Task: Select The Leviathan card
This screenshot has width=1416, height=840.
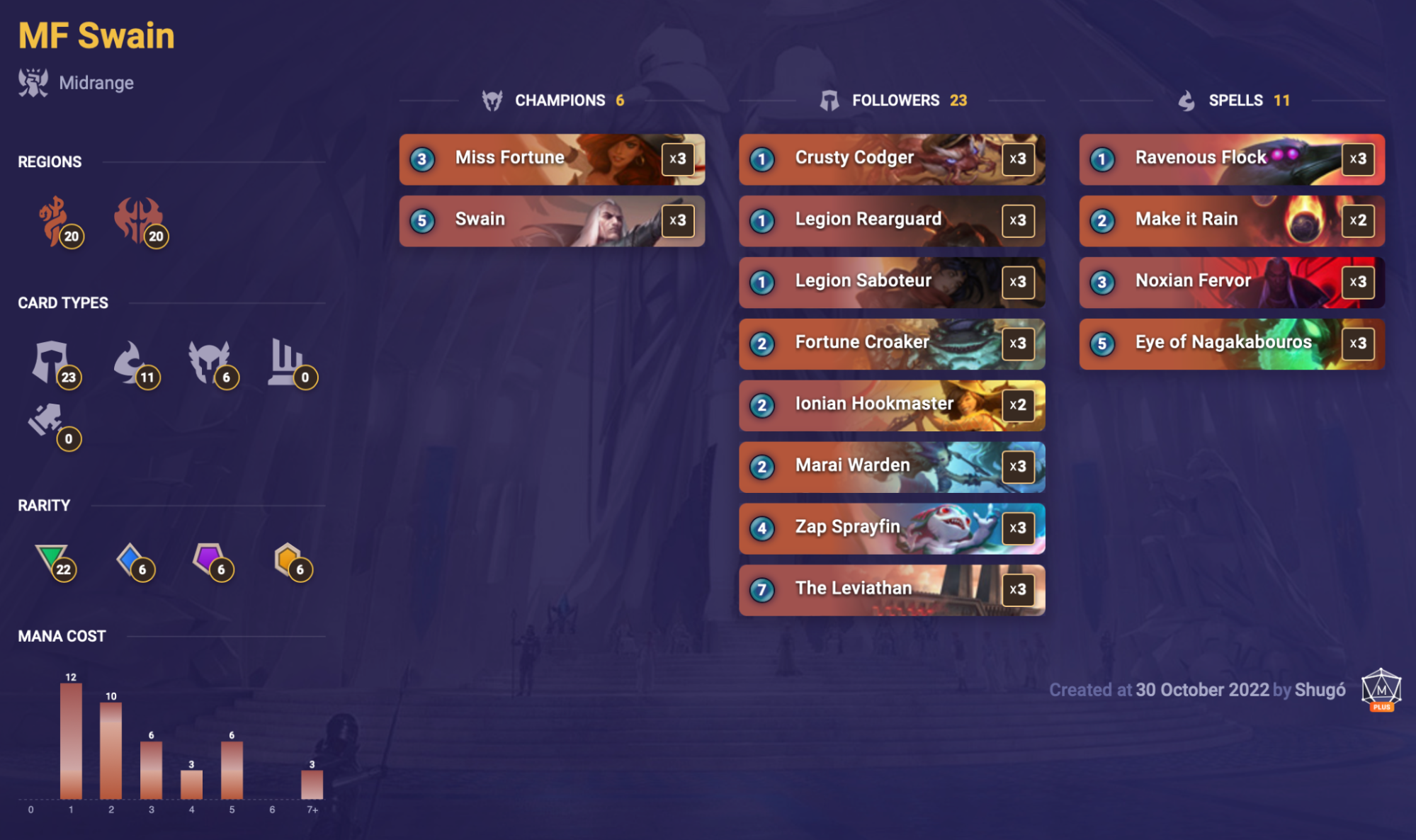Action: pos(891,590)
